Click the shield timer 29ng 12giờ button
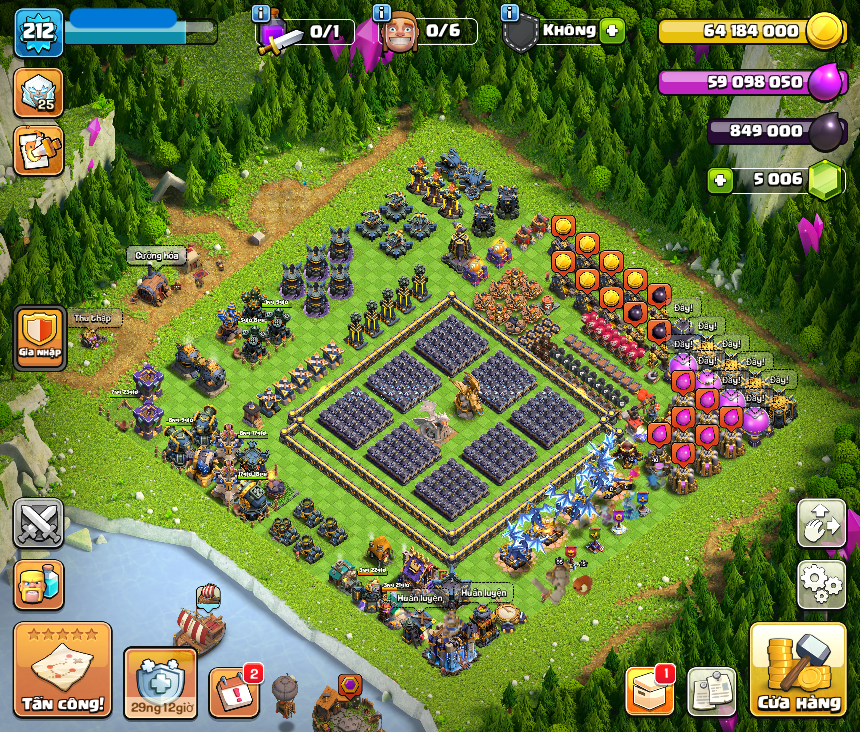The width and height of the screenshot is (860, 732). point(160,683)
